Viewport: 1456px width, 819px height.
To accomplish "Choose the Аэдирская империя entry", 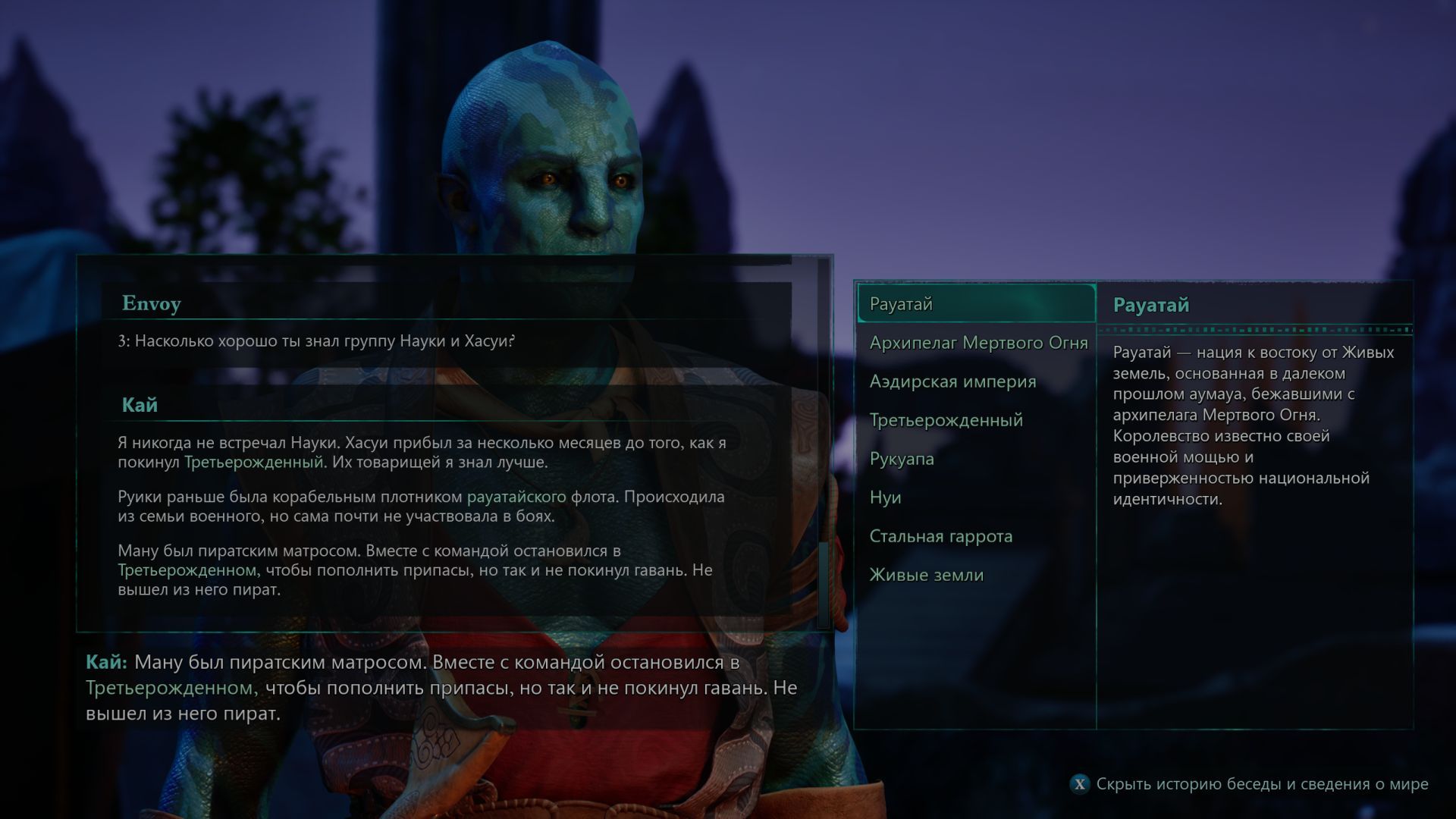I will tap(952, 381).
